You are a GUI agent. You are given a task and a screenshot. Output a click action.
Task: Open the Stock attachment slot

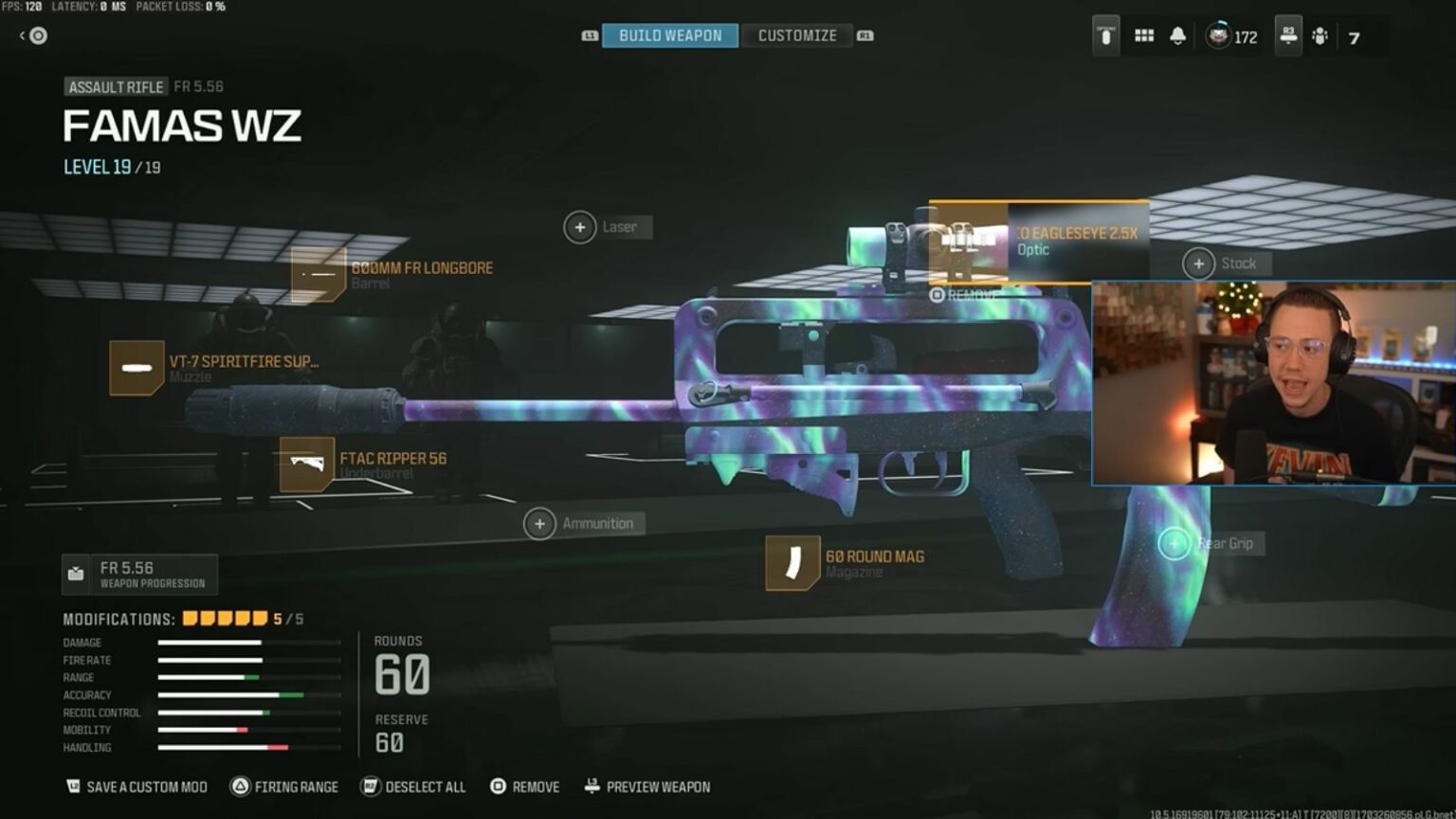[x=1200, y=264]
